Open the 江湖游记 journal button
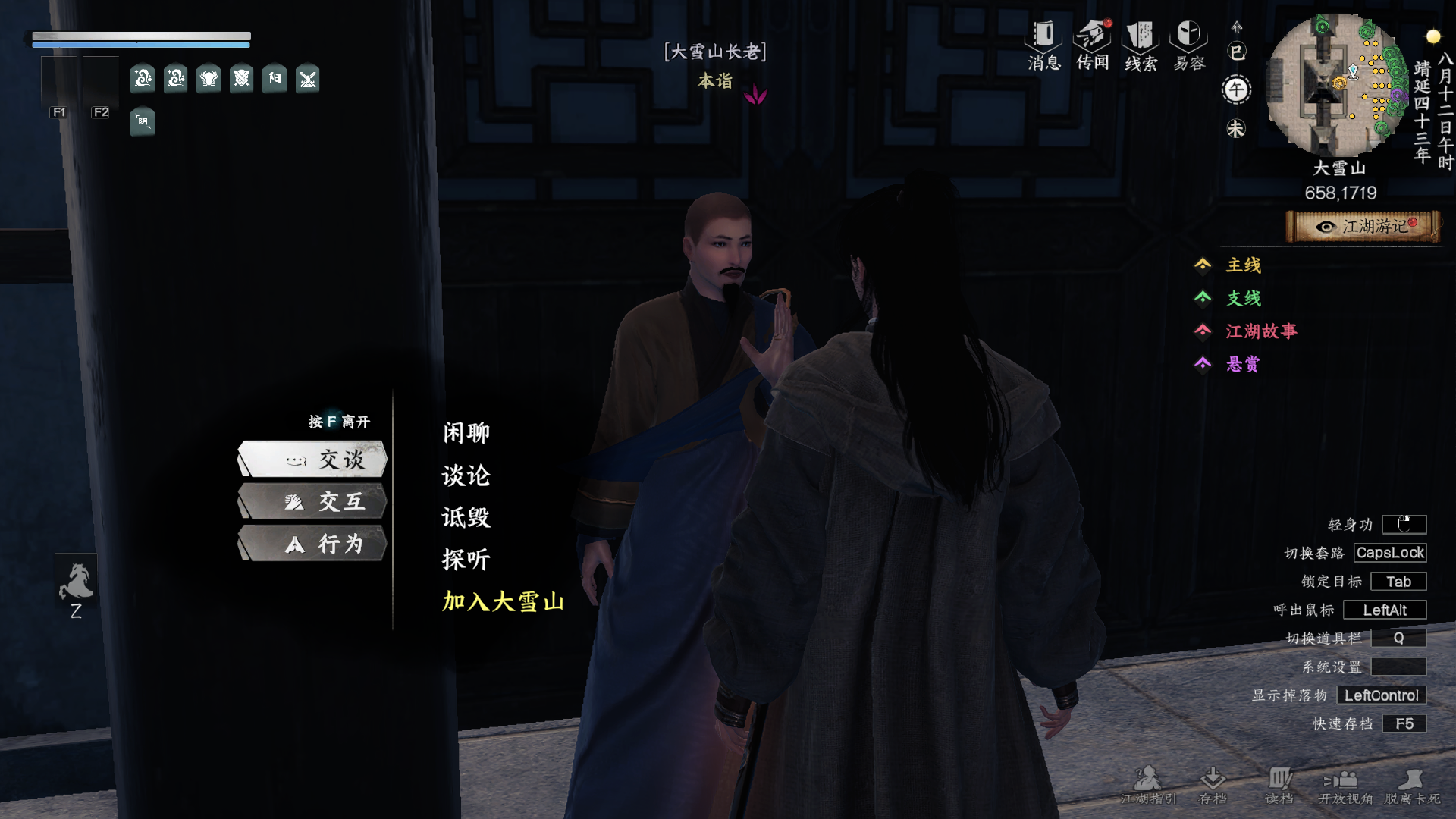 (1363, 227)
